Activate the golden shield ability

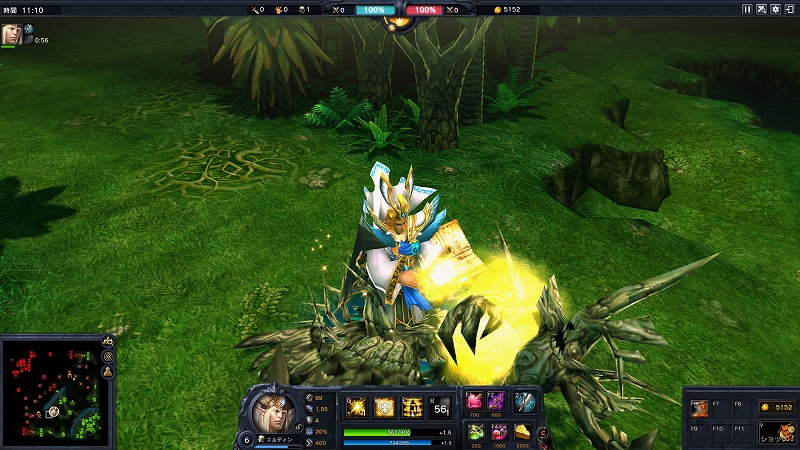click(x=384, y=407)
